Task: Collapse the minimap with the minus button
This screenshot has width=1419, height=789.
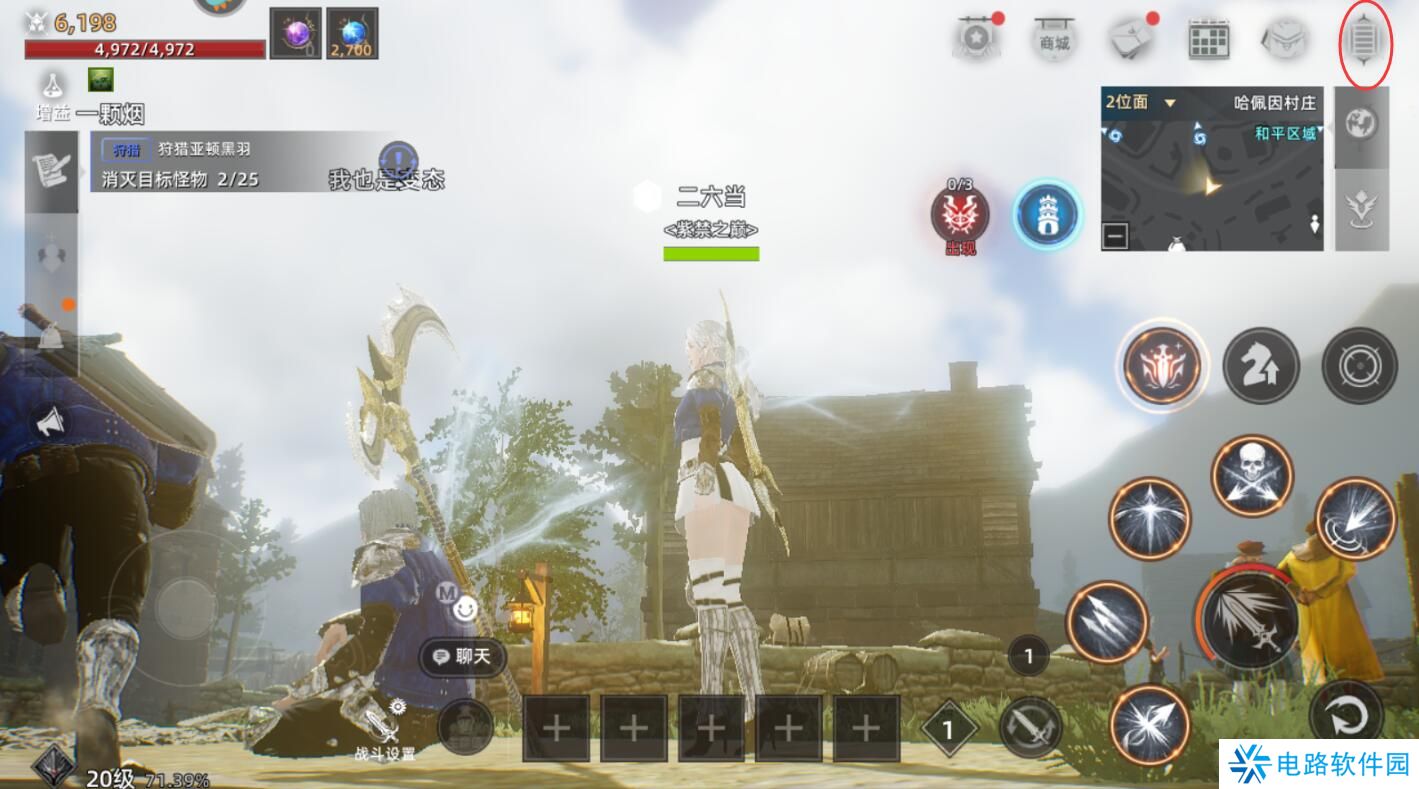Action: coord(1115,236)
